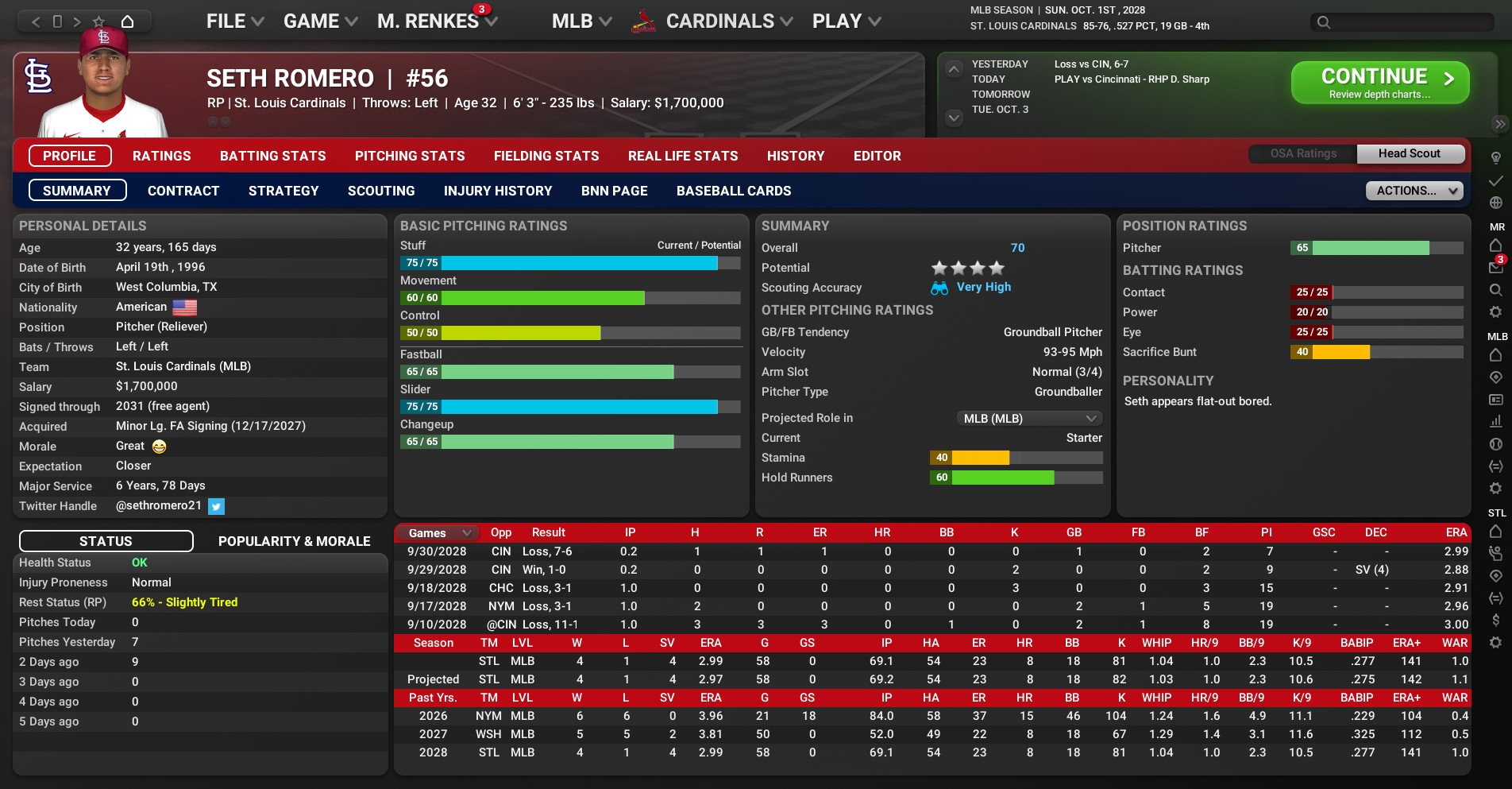Viewport: 1512px width, 789px height.
Task: Open the ACTIONS dropdown
Action: 1414,191
